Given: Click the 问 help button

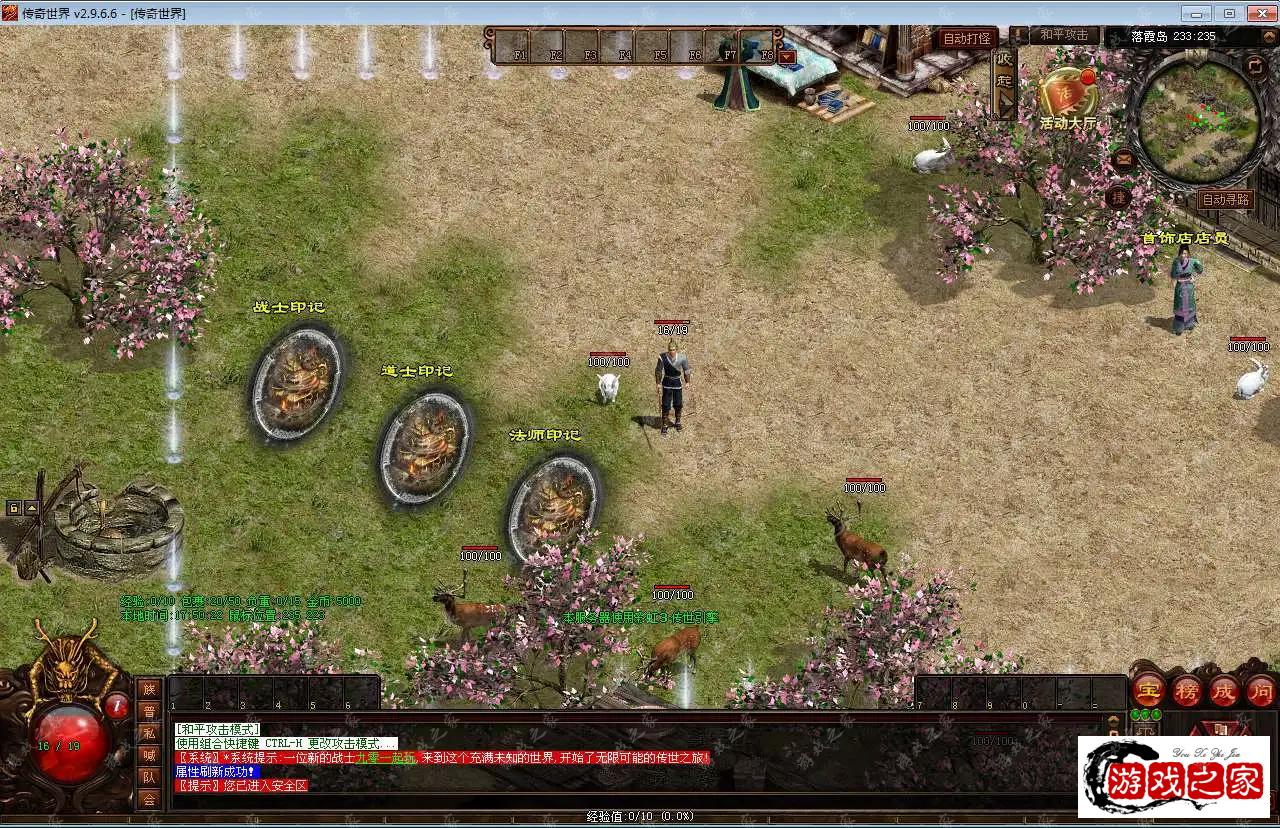Looking at the screenshot, I should (x=1260, y=690).
